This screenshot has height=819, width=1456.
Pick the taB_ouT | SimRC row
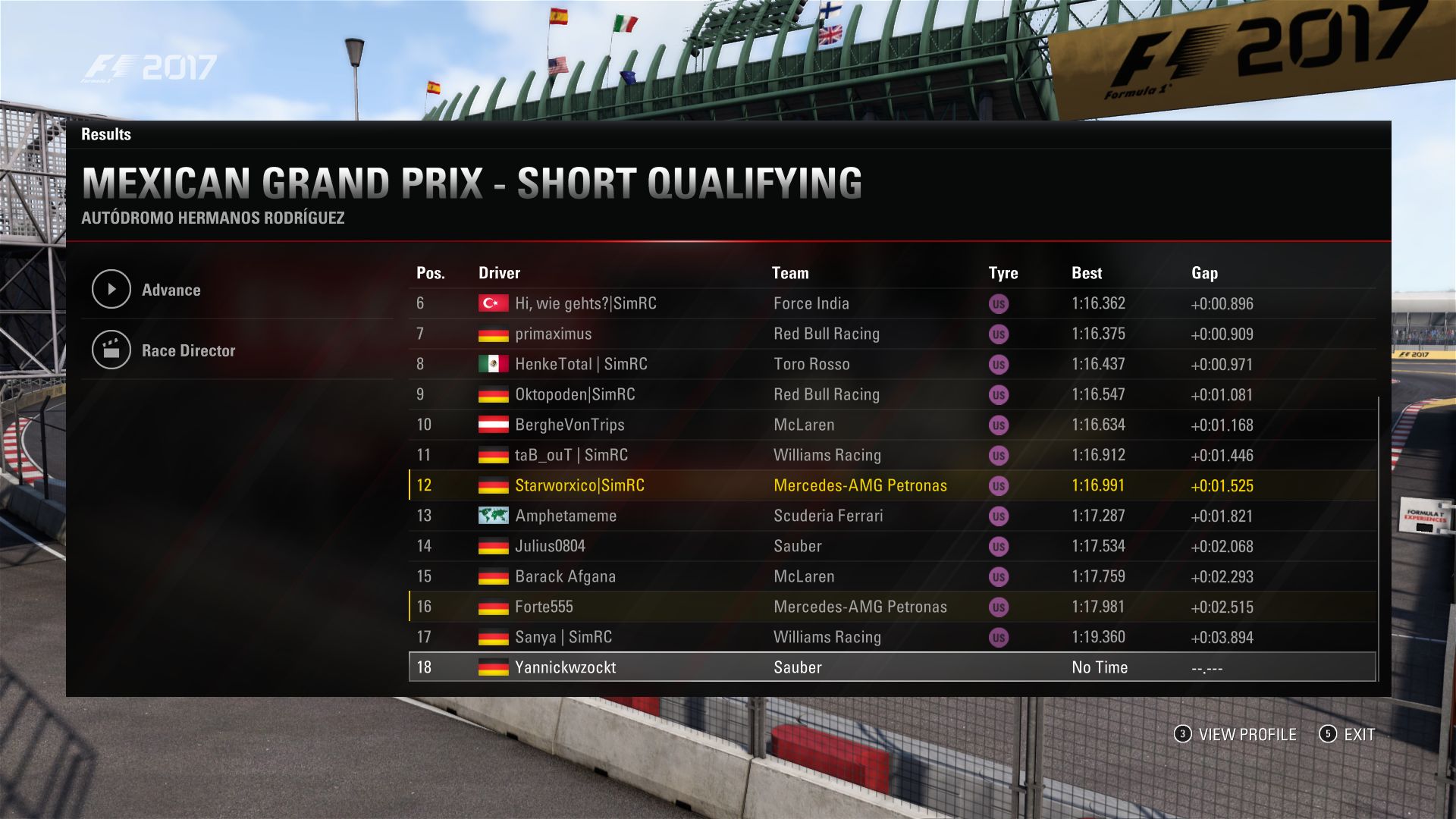pyautogui.click(x=571, y=455)
